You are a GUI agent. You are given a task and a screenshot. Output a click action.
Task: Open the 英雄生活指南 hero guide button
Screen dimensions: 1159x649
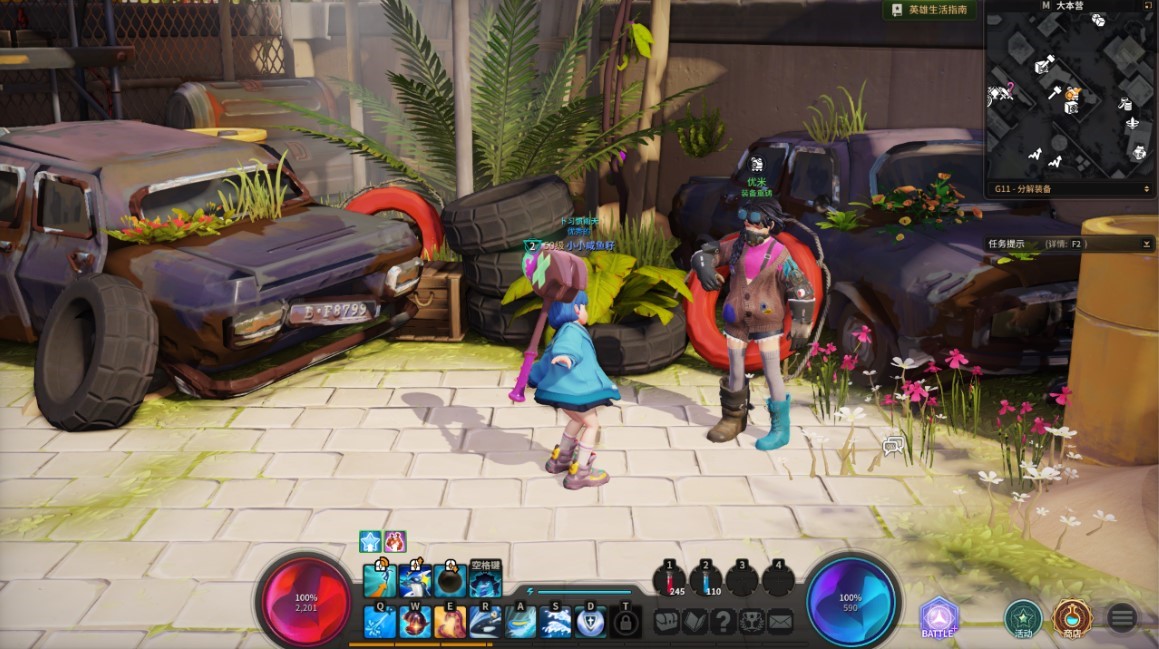[929, 10]
